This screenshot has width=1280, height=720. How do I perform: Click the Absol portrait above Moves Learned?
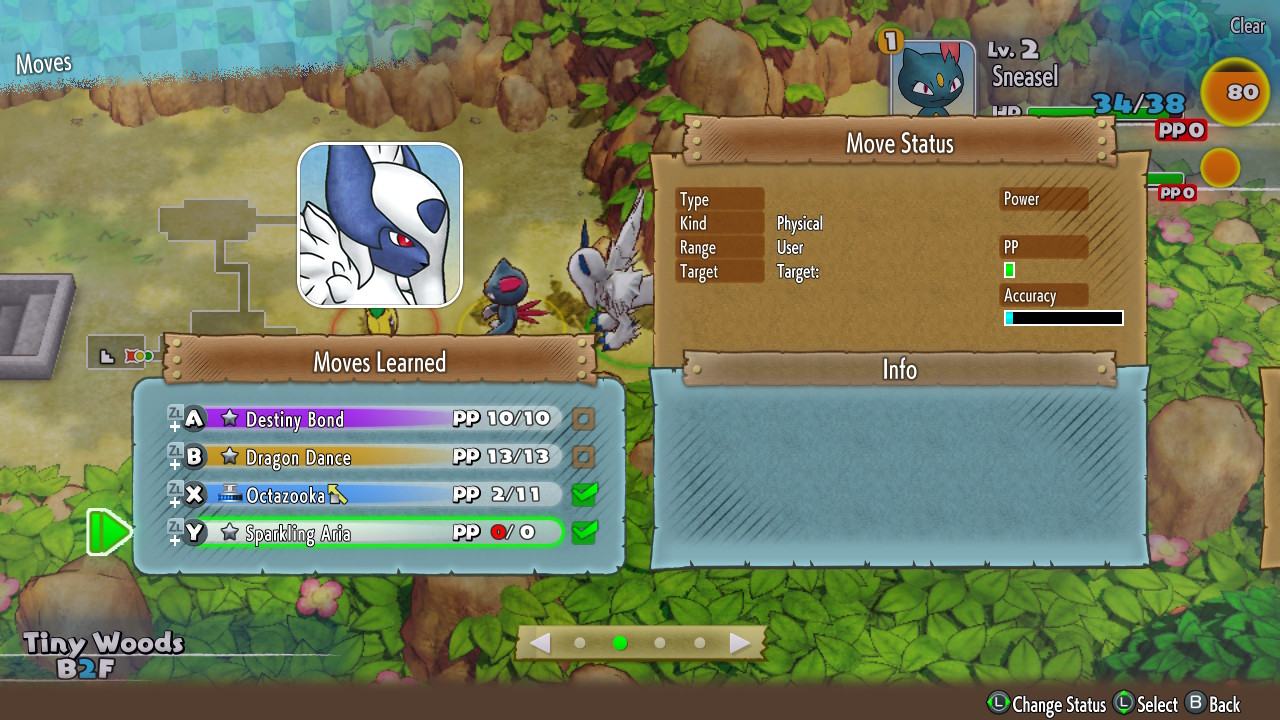pyautogui.click(x=380, y=225)
